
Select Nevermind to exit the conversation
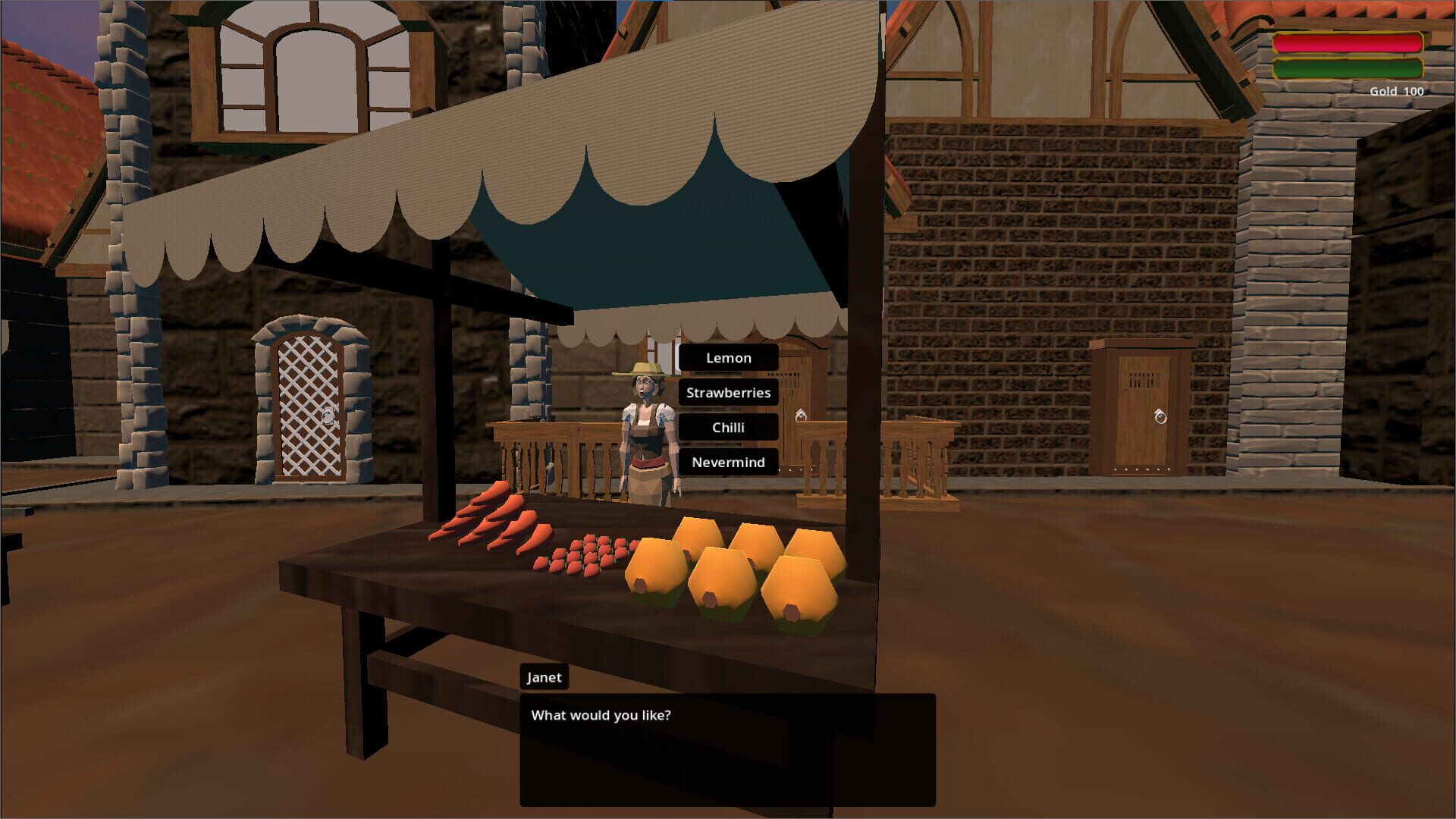[729, 462]
